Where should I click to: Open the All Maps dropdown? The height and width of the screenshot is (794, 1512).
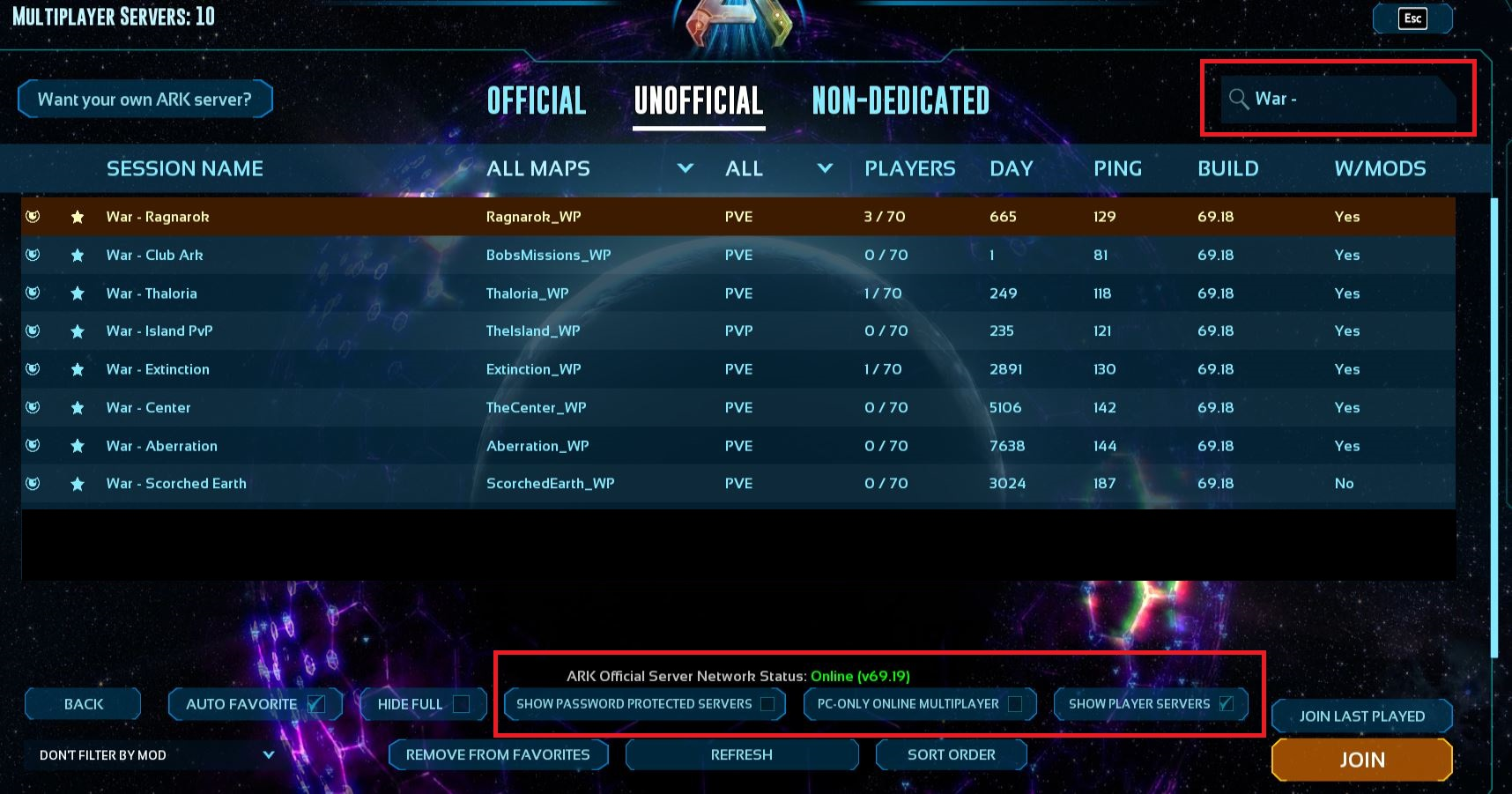(685, 168)
